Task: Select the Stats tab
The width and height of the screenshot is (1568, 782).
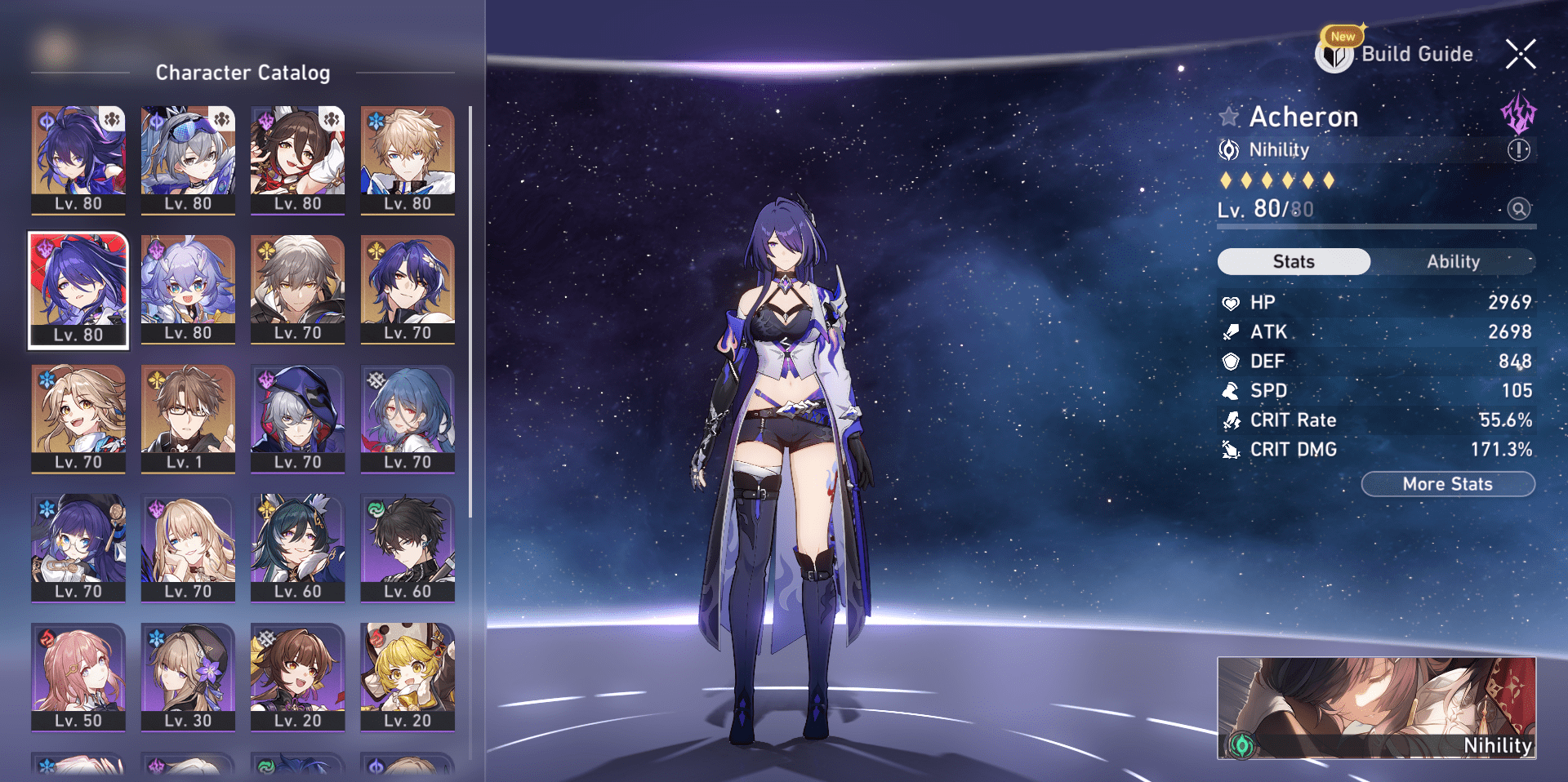Action: (x=1294, y=261)
